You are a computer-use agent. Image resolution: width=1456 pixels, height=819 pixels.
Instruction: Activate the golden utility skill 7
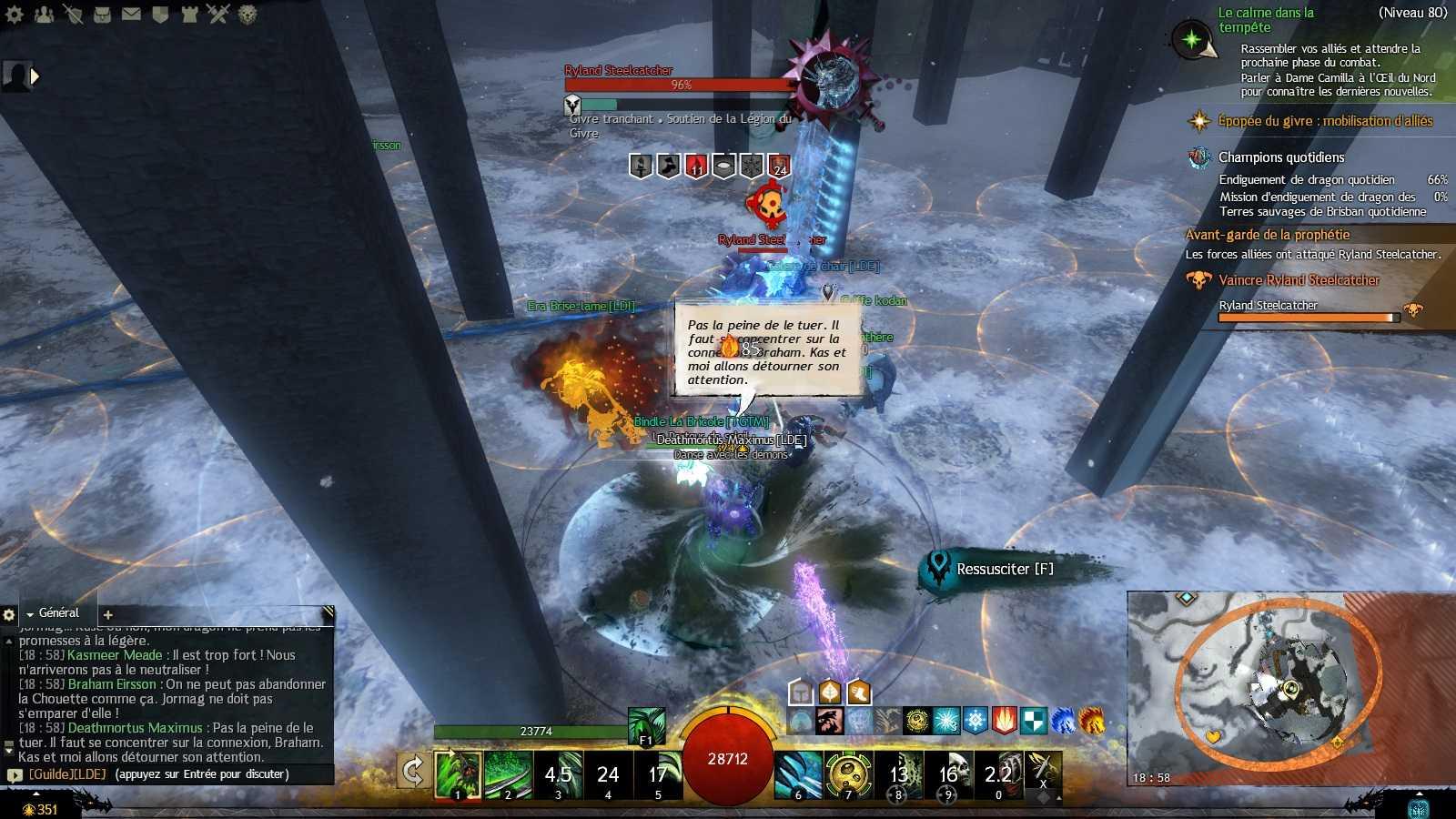point(849,773)
